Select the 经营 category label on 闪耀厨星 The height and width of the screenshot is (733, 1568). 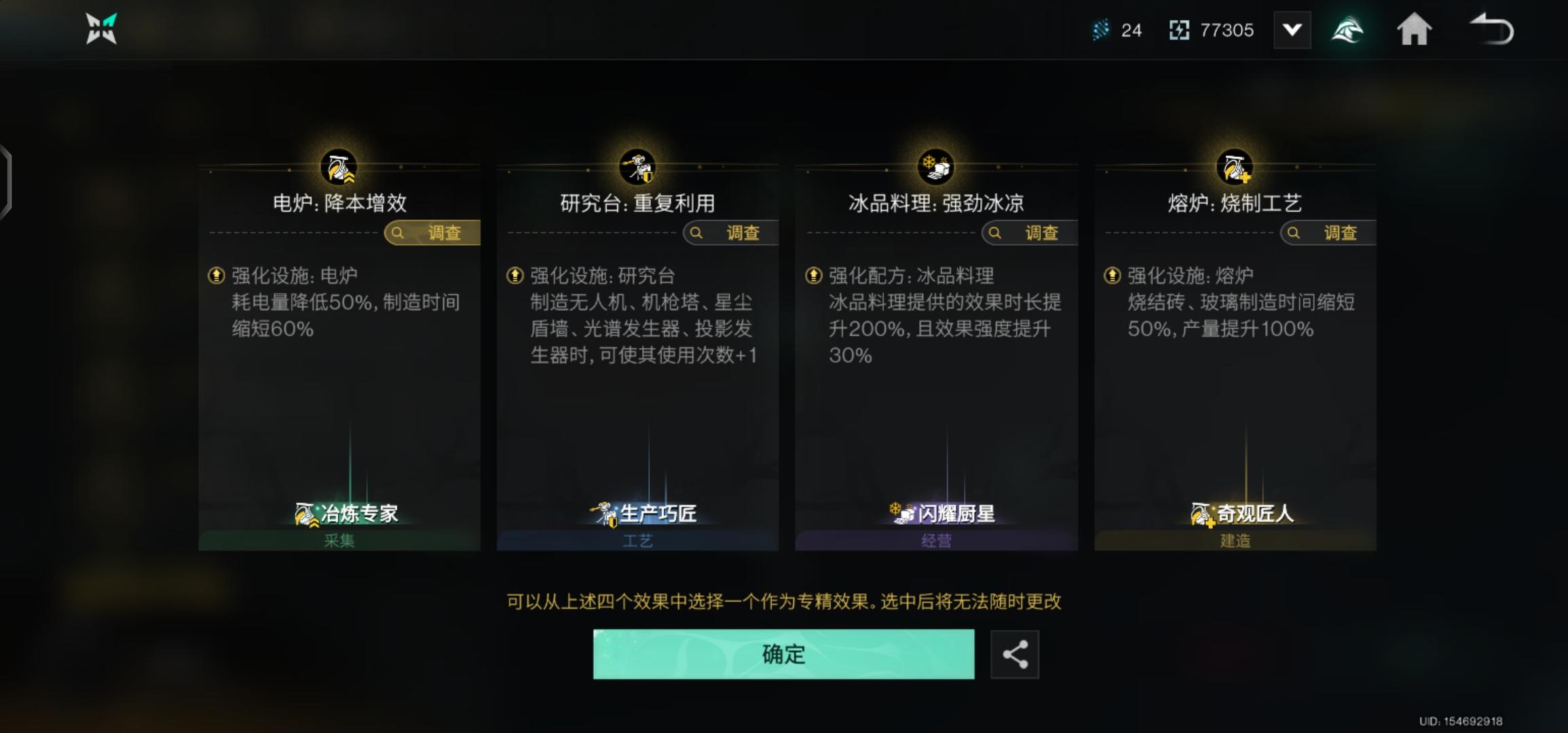(935, 540)
